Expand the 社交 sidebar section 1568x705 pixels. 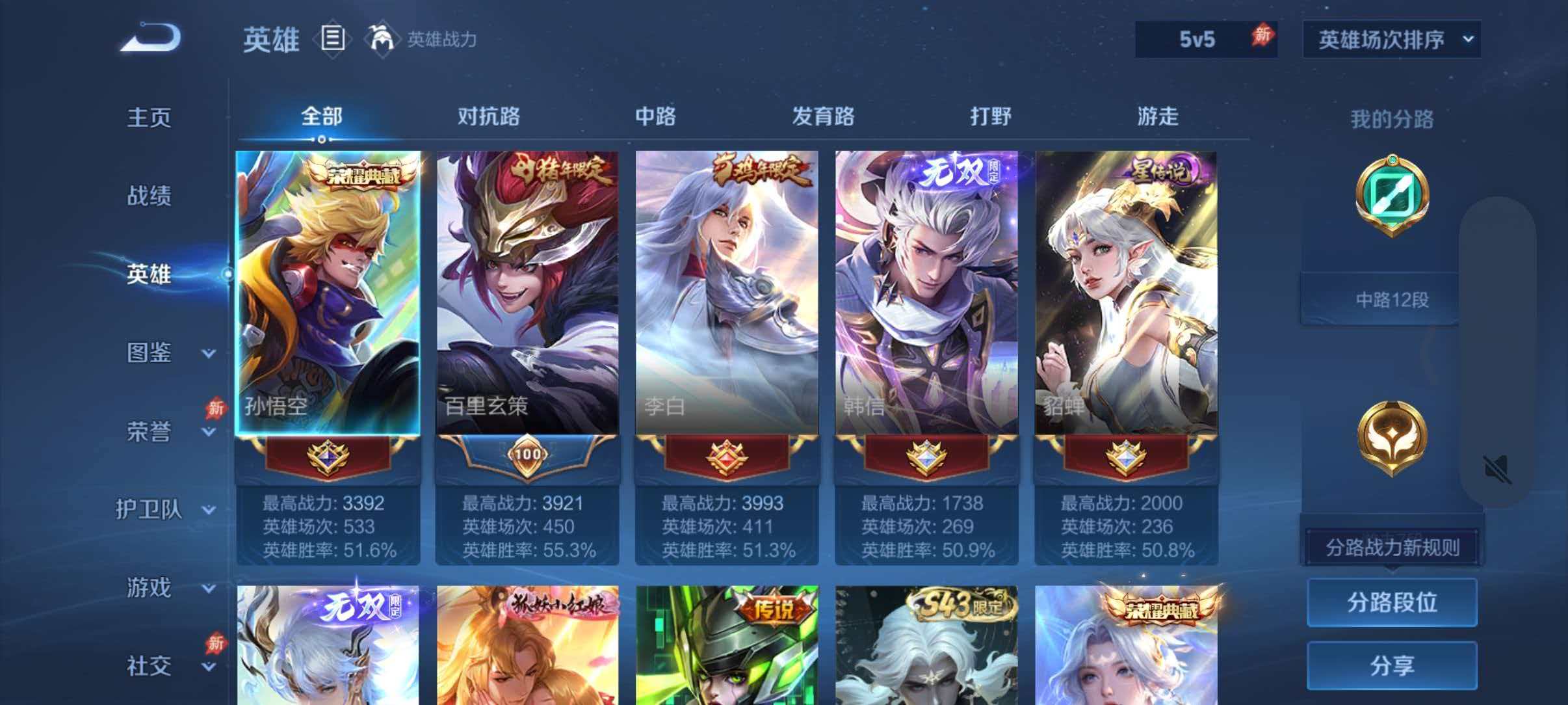[x=148, y=665]
